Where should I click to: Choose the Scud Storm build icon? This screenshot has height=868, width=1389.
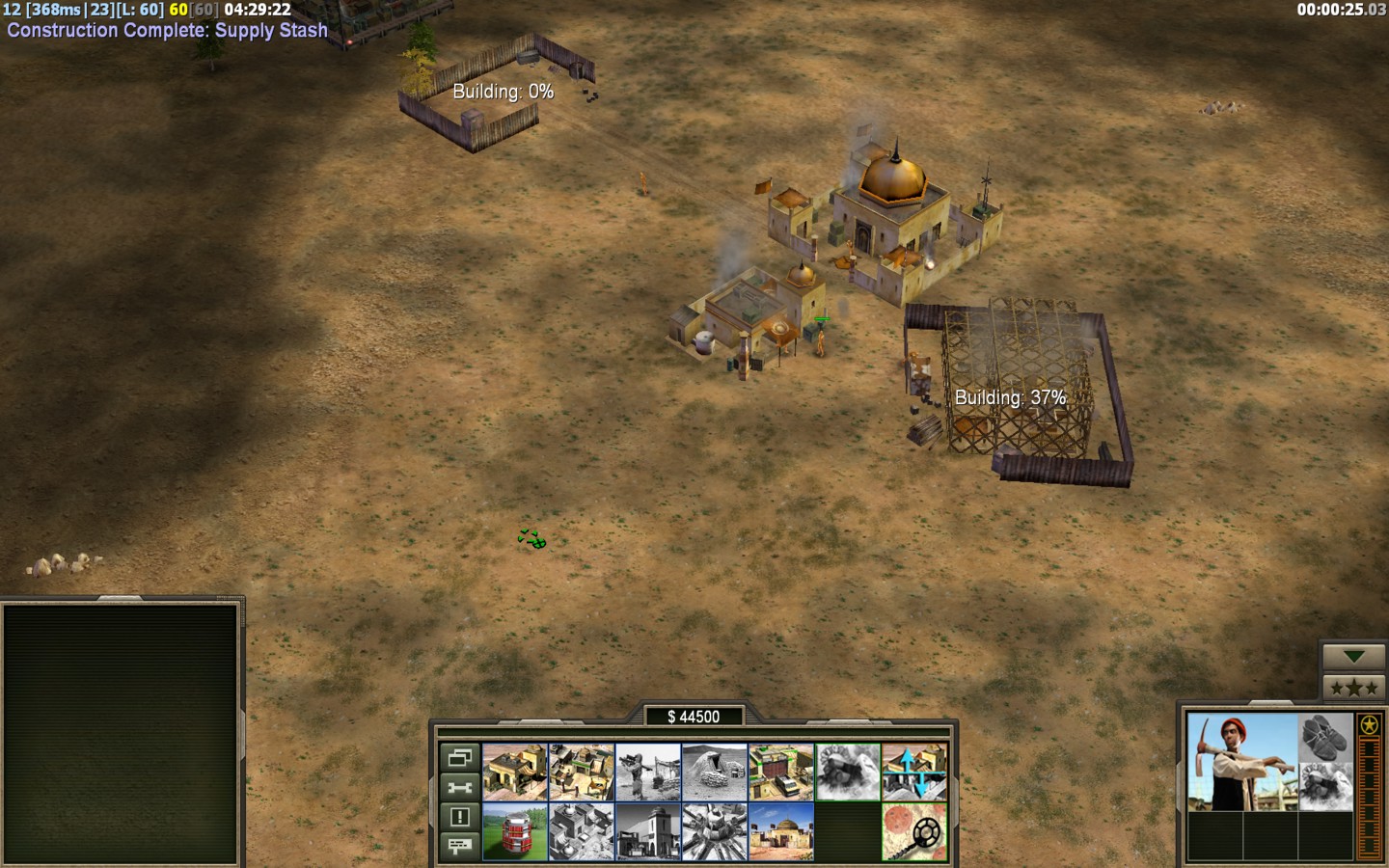click(714, 831)
